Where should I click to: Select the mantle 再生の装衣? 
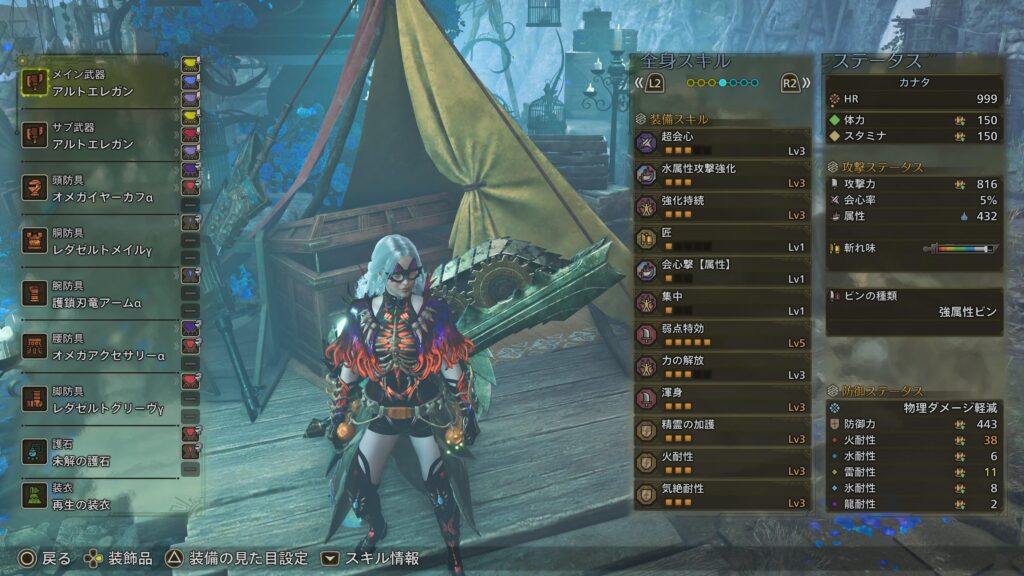coord(98,497)
